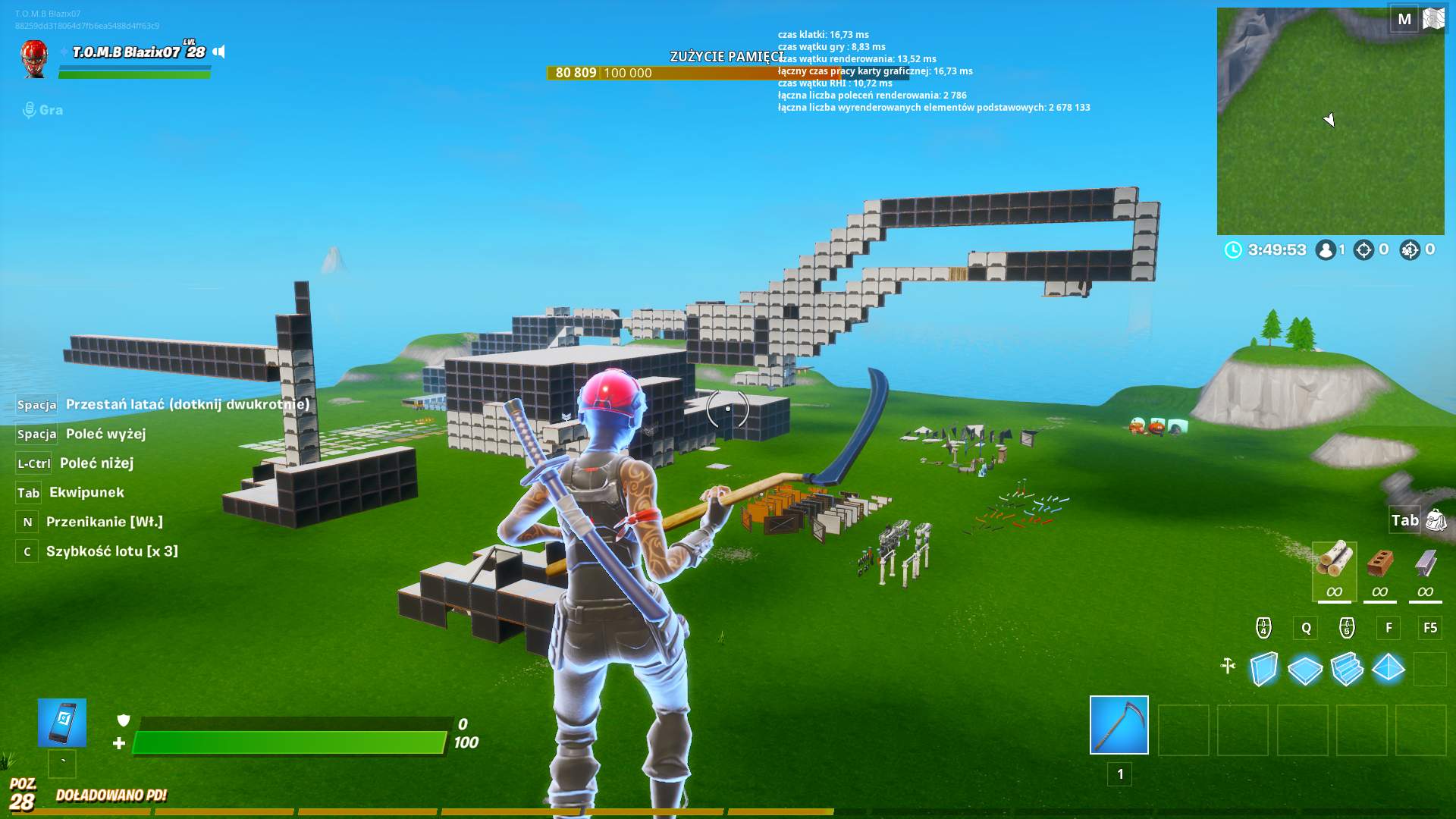Viewport: 1456px width, 819px height.
Task: Click Przestań latać to stop flying
Action: [187, 404]
